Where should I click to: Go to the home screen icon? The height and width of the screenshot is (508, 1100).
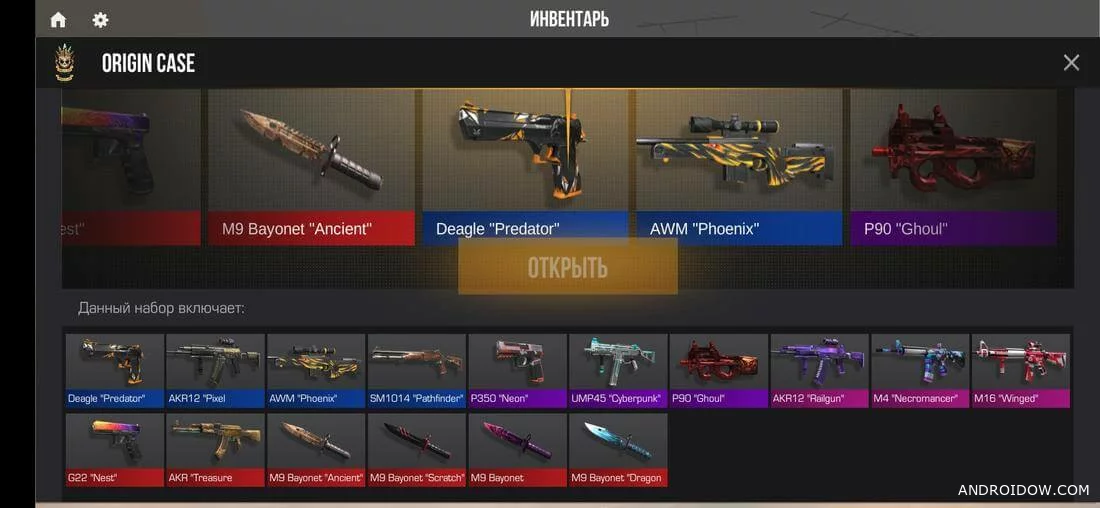(58, 20)
